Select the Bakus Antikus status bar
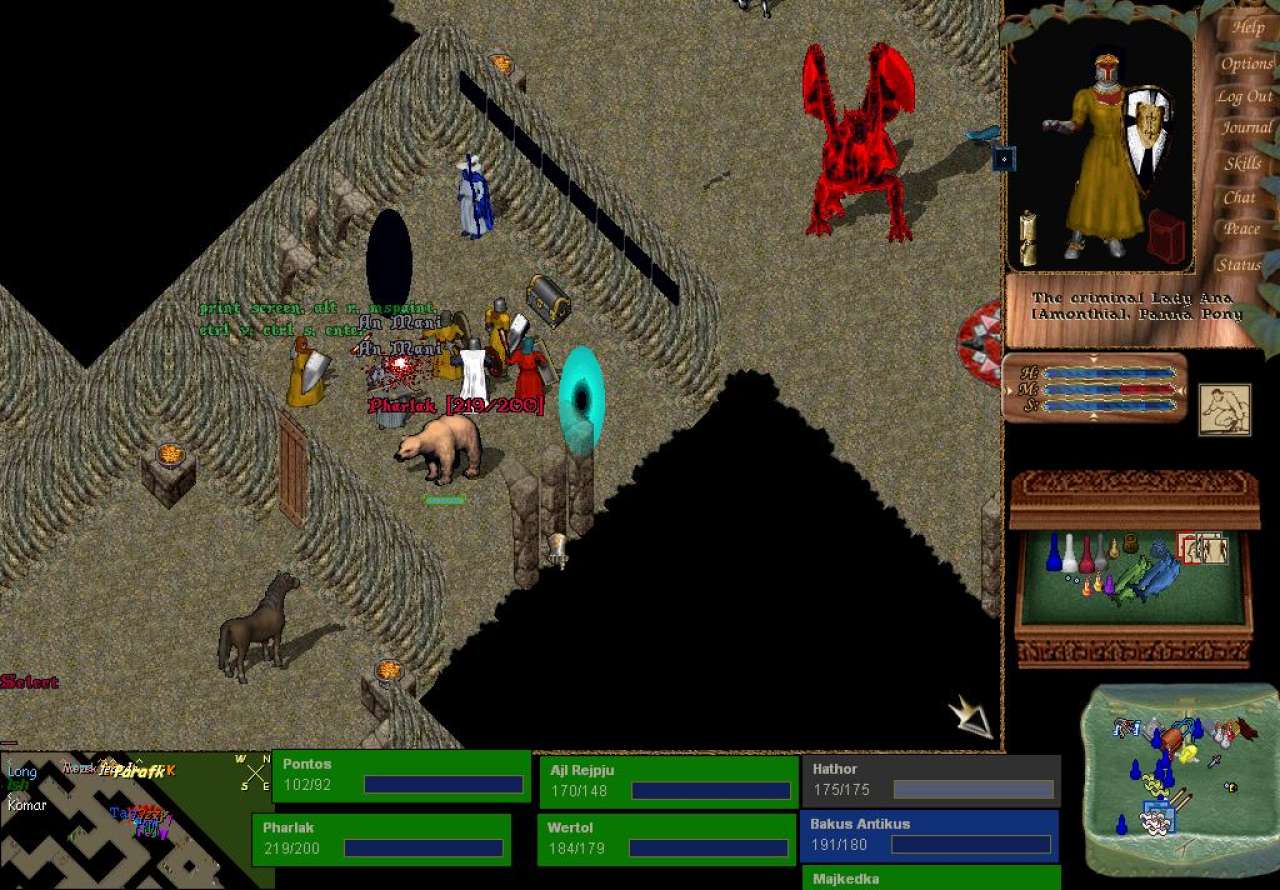 pos(929,835)
